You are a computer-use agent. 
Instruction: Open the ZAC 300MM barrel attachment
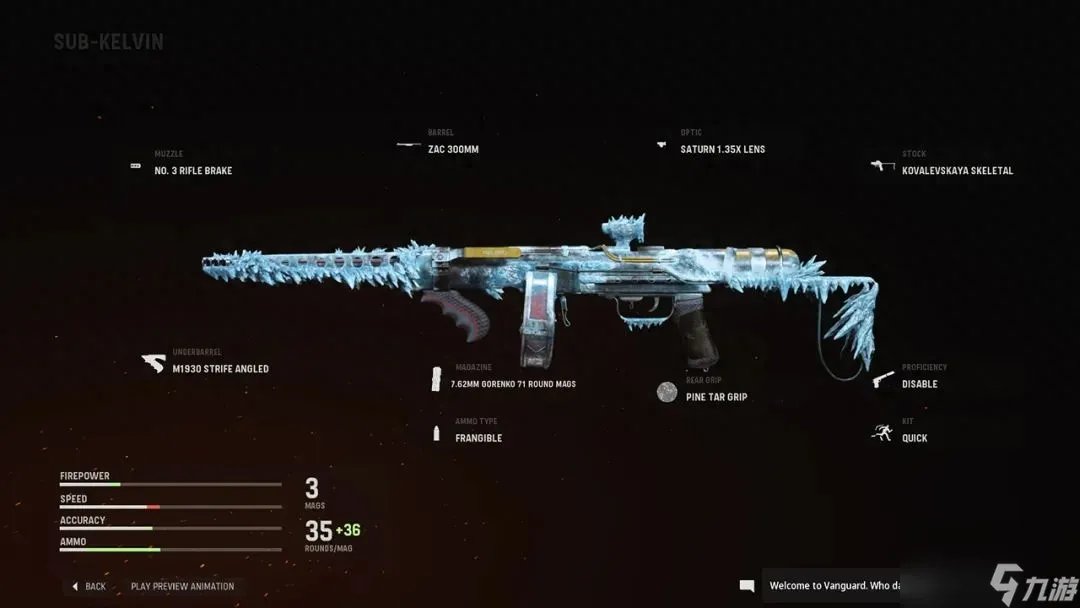pos(454,150)
